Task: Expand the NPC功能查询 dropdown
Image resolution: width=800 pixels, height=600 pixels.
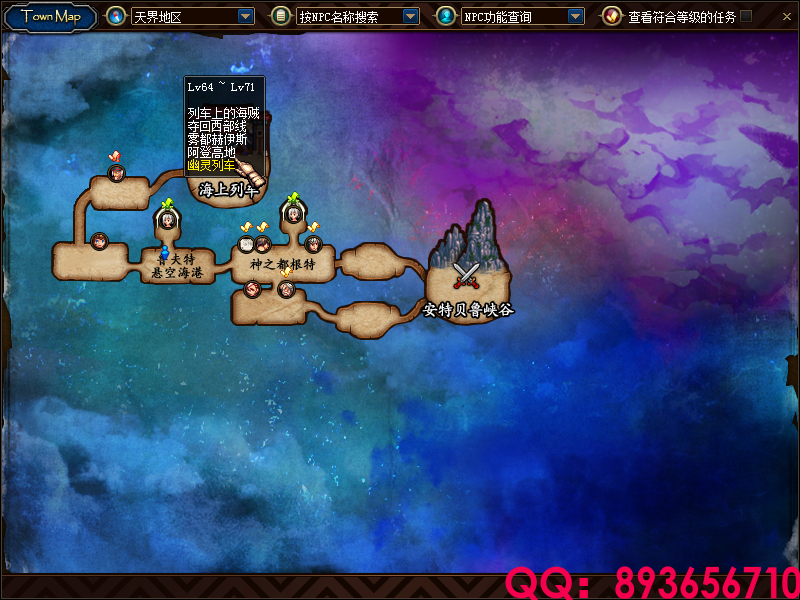Action: pyautogui.click(x=575, y=17)
